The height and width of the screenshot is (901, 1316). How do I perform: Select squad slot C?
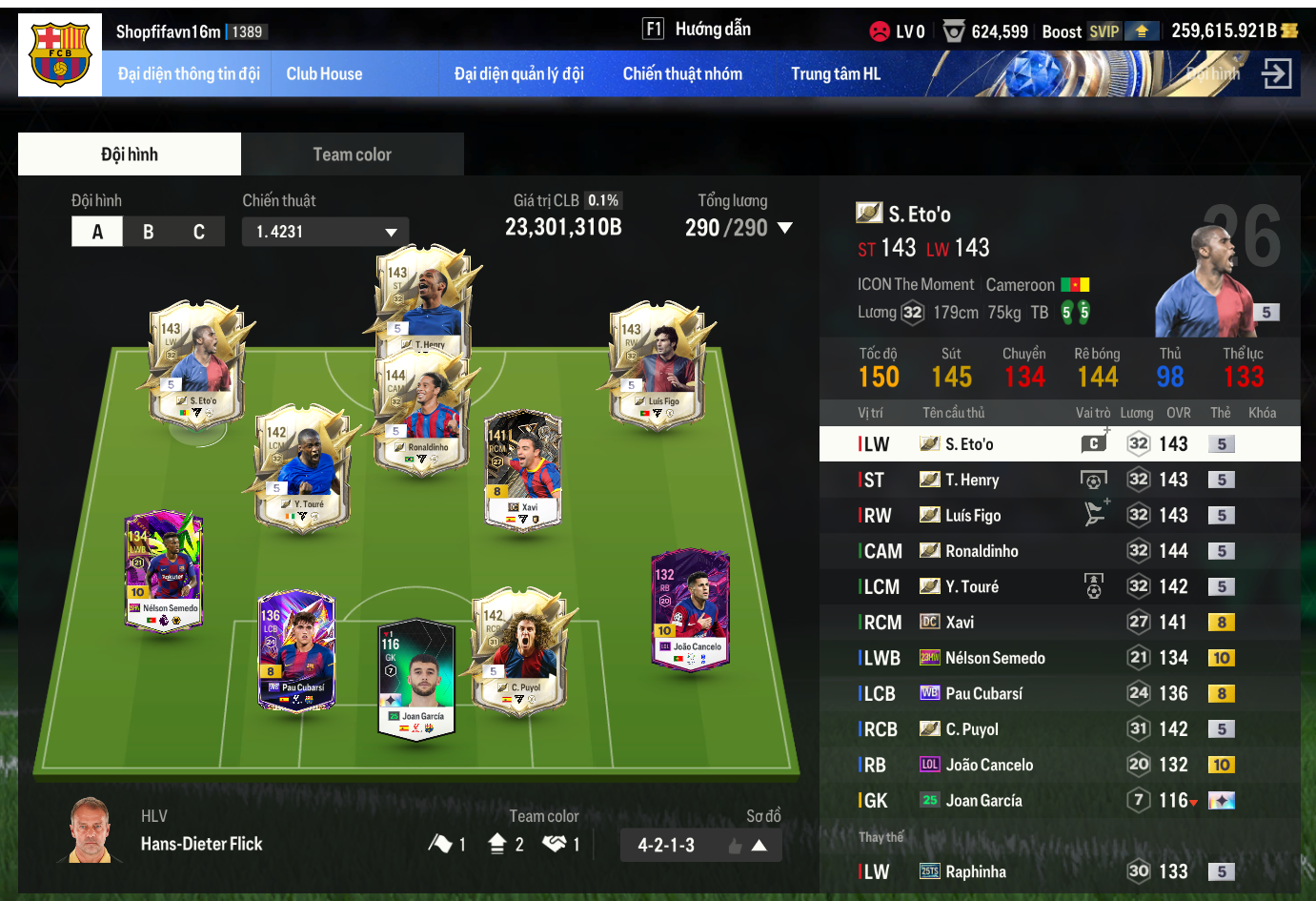click(x=199, y=232)
